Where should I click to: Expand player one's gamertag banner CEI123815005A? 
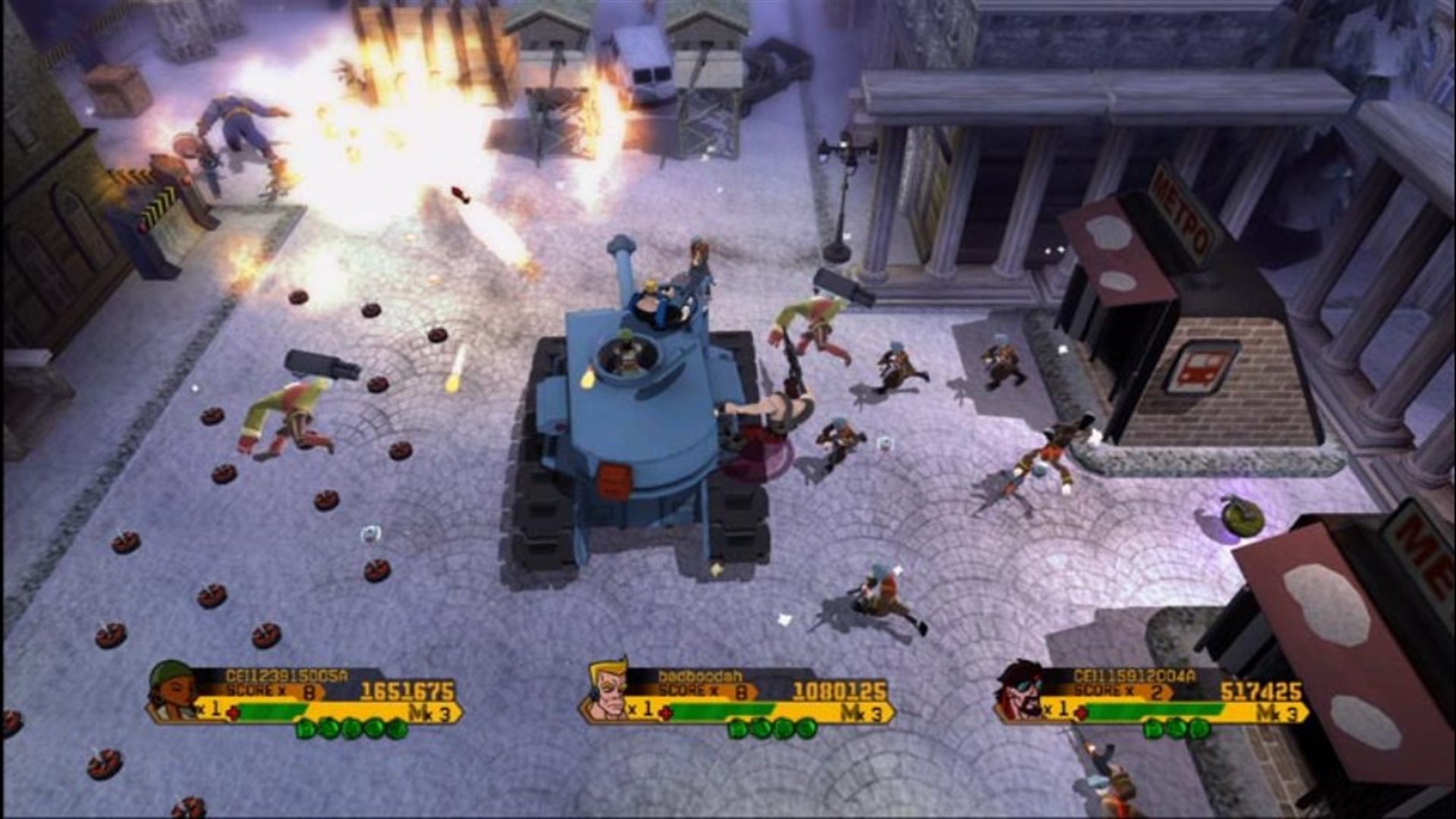point(286,675)
